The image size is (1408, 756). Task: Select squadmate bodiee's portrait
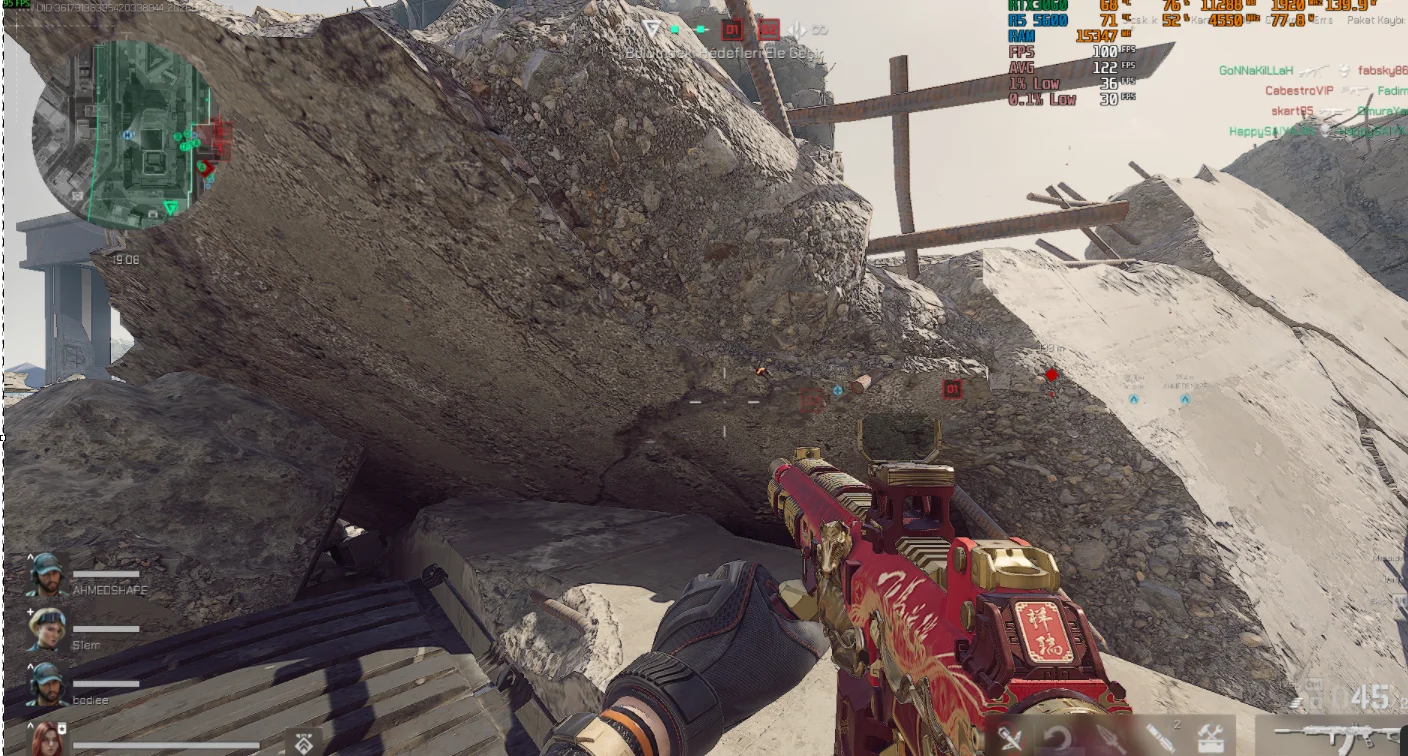coord(47,683)
